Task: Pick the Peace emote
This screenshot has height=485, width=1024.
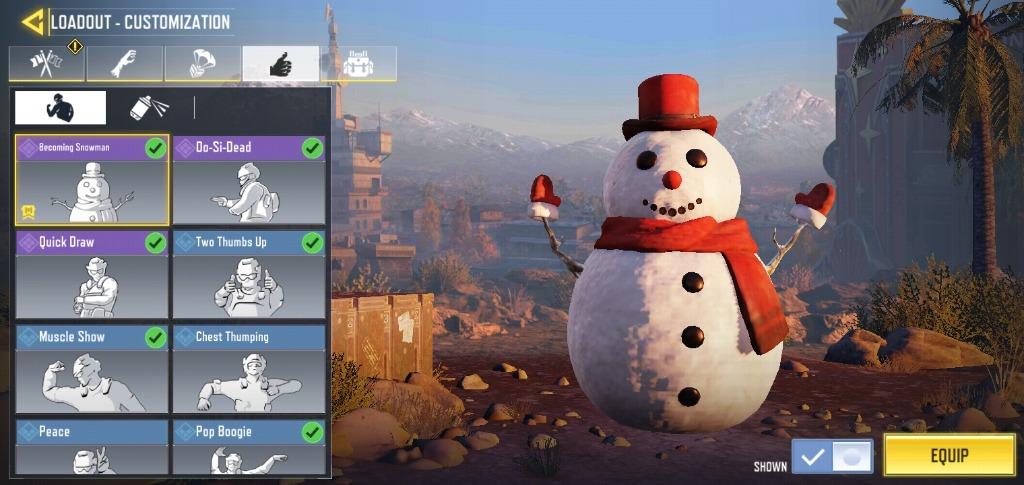Action: click(x=92, y=447)
